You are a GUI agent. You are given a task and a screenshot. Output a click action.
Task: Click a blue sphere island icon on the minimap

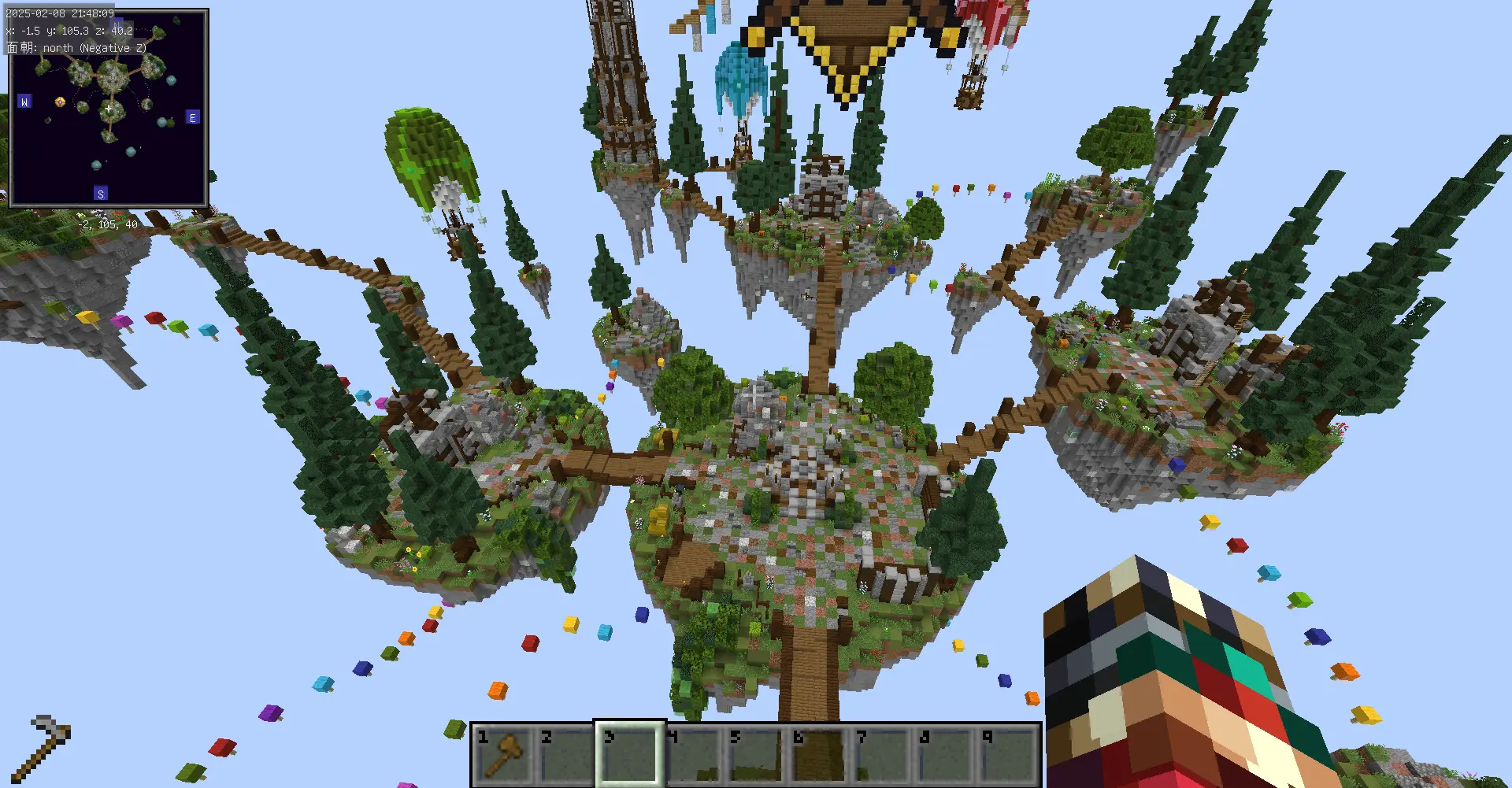(171, 80)
